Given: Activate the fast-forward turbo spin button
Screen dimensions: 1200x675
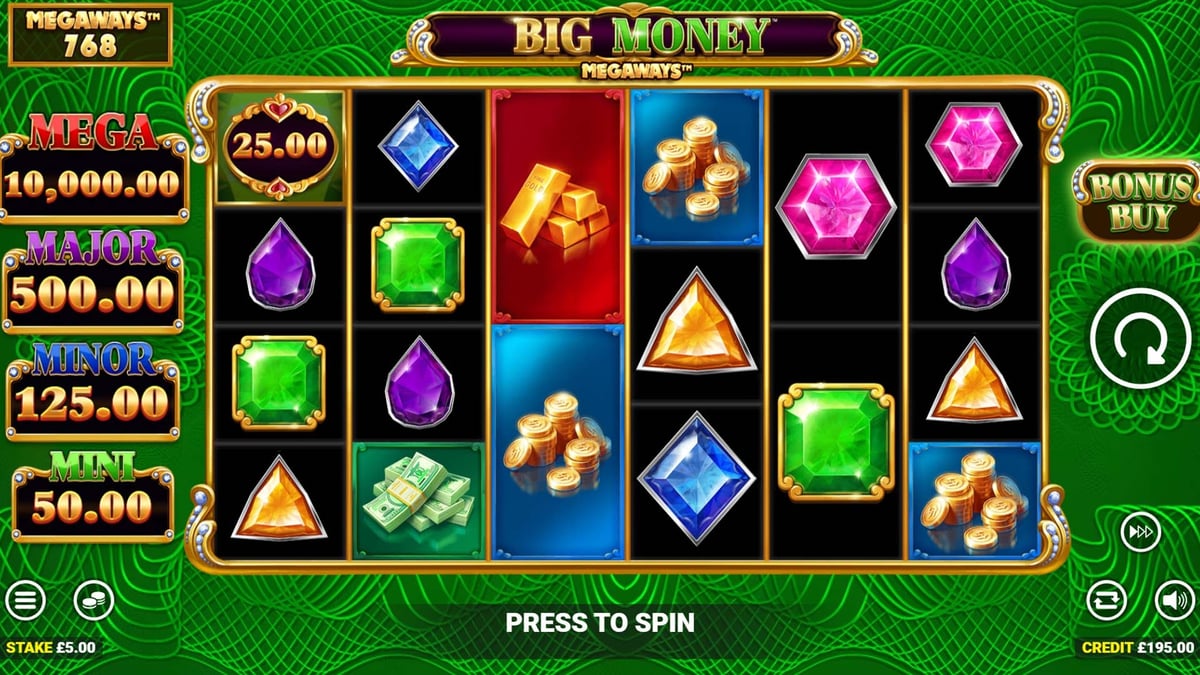Looking at the screenshot, I should coord(1140,531).
